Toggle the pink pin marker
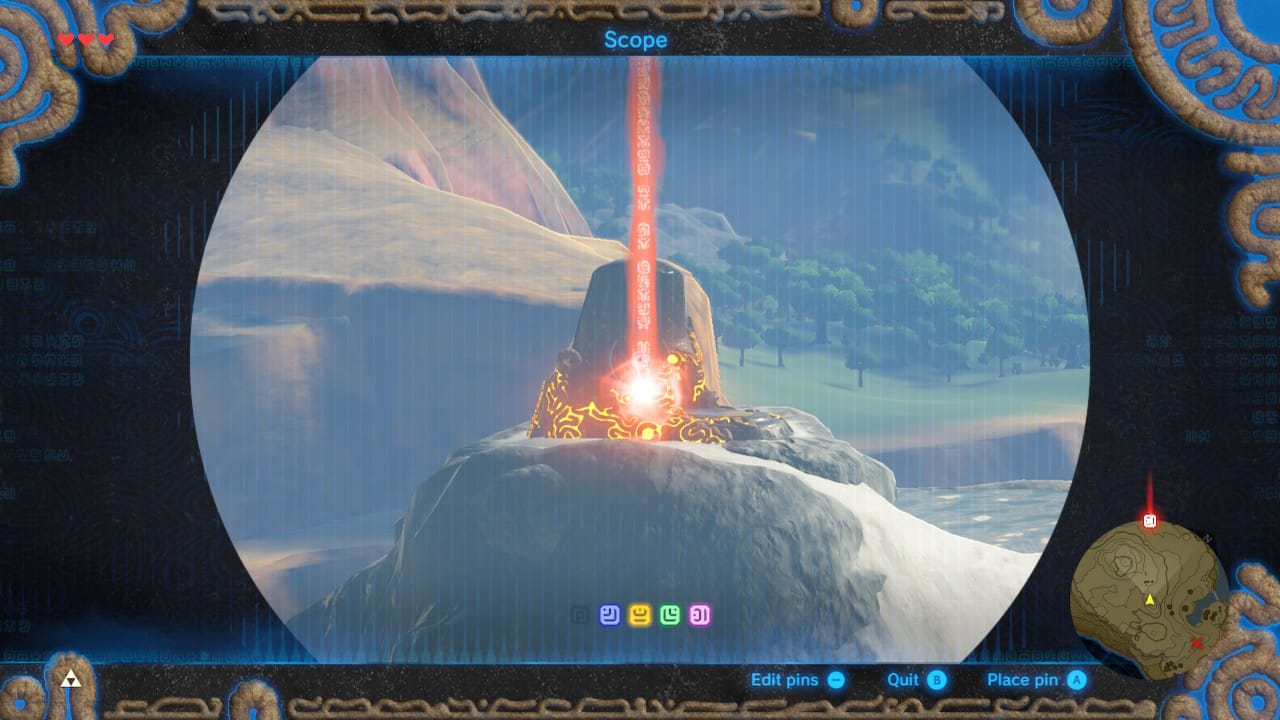 (x=699, y=610)
